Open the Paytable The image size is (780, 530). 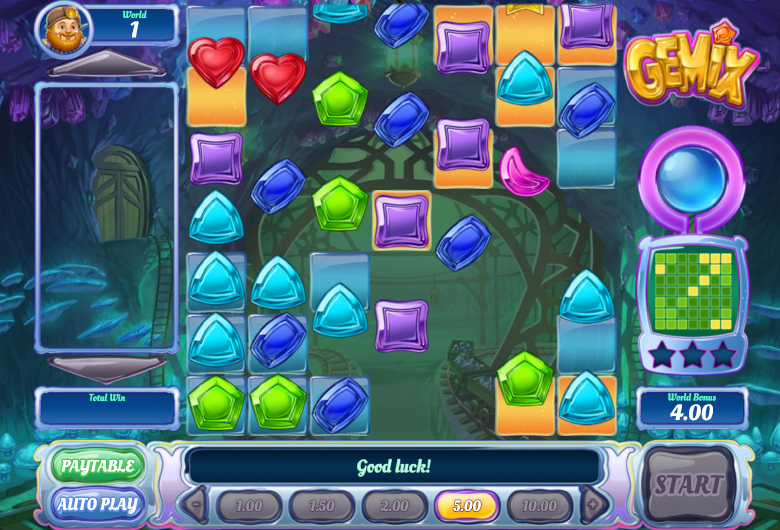98,465
